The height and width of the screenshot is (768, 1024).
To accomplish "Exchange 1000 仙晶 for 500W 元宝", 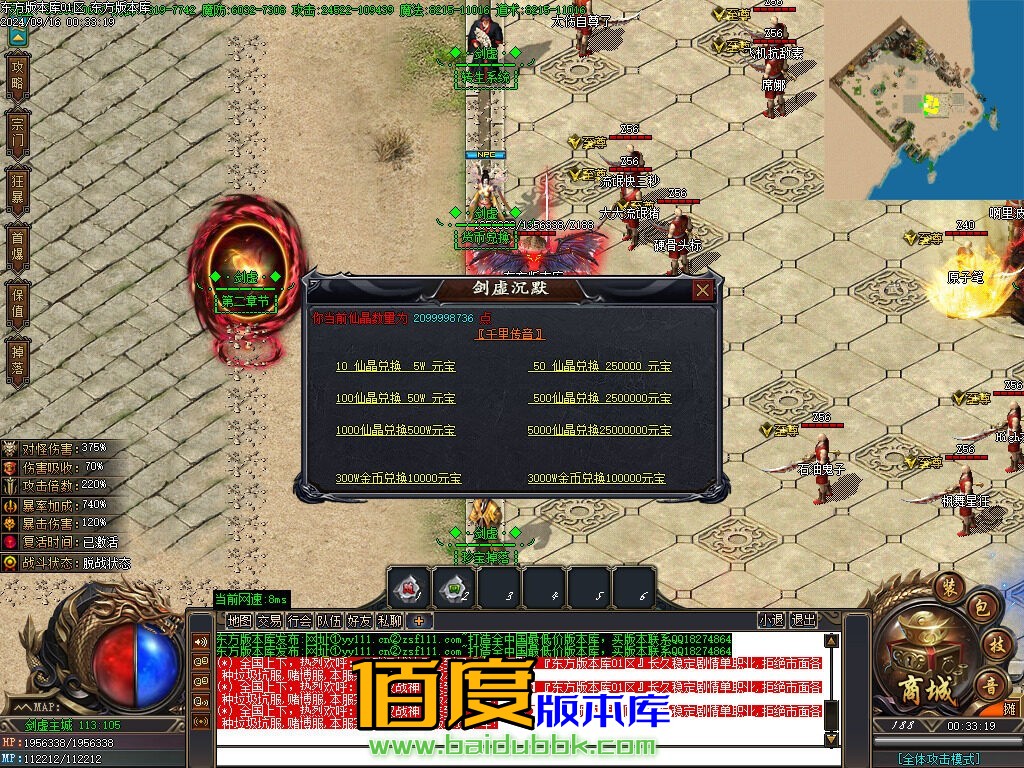I will click(395, 430).
